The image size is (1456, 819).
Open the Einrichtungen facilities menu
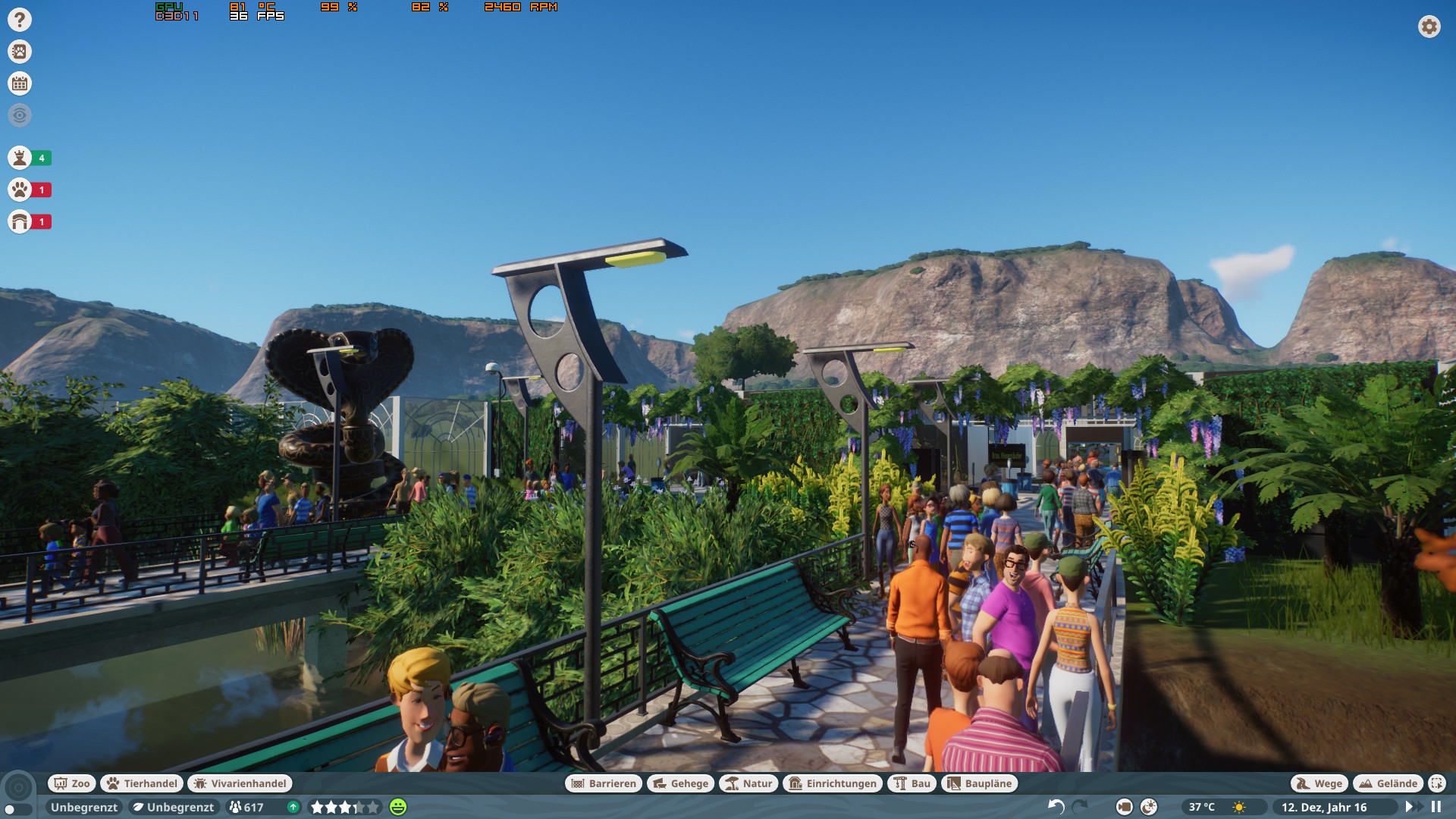point(833,783)
